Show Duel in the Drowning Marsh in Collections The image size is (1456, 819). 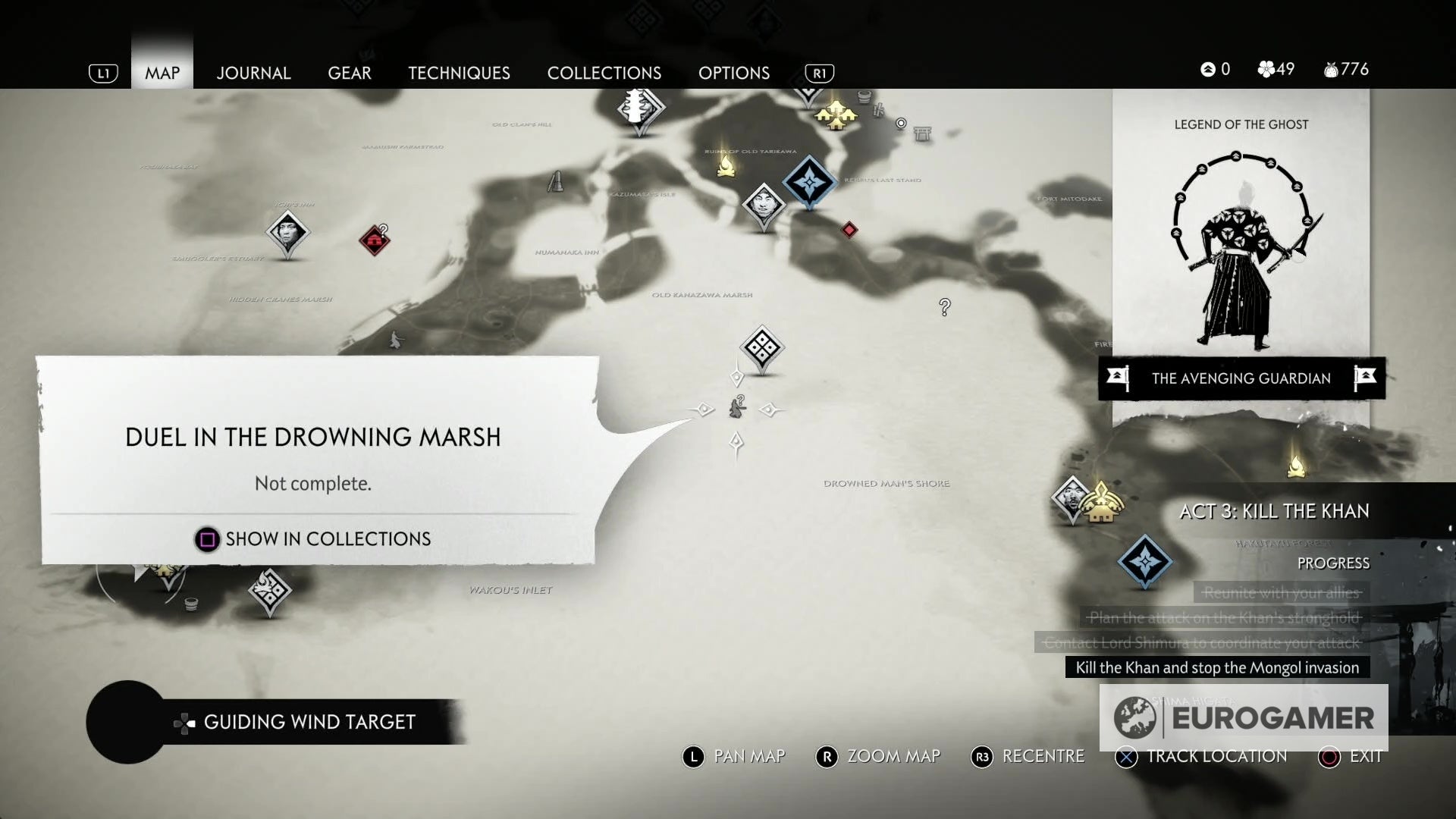click(312, 539)
